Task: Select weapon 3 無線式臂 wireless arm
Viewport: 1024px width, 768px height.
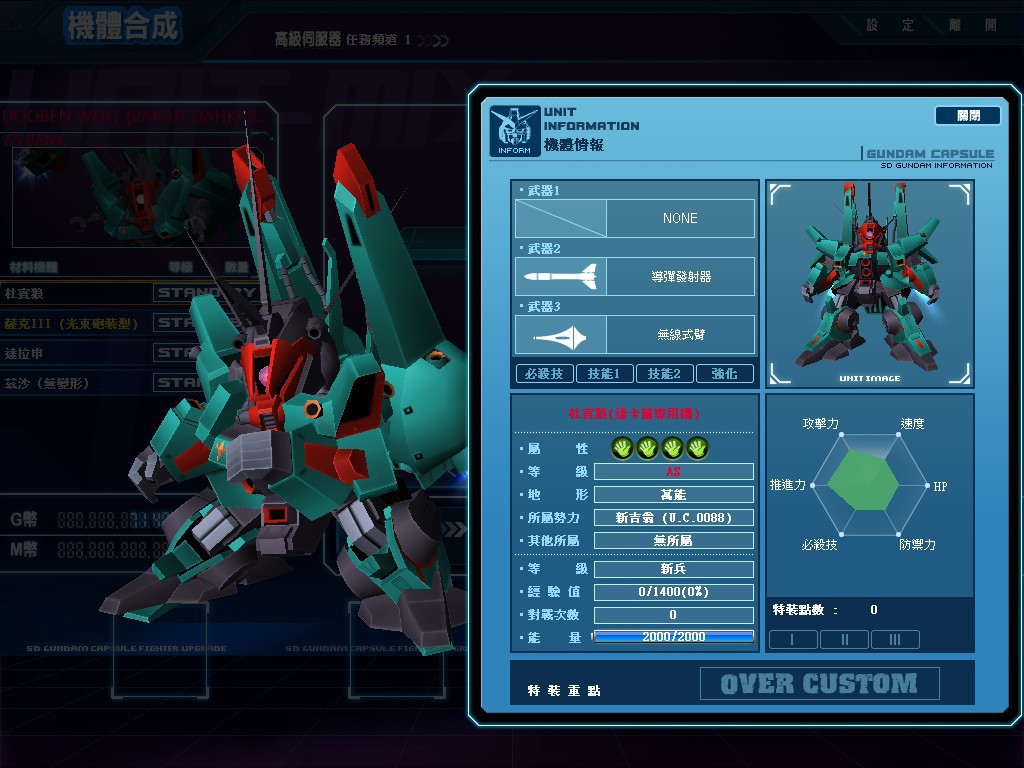Action: pos(635,335)
